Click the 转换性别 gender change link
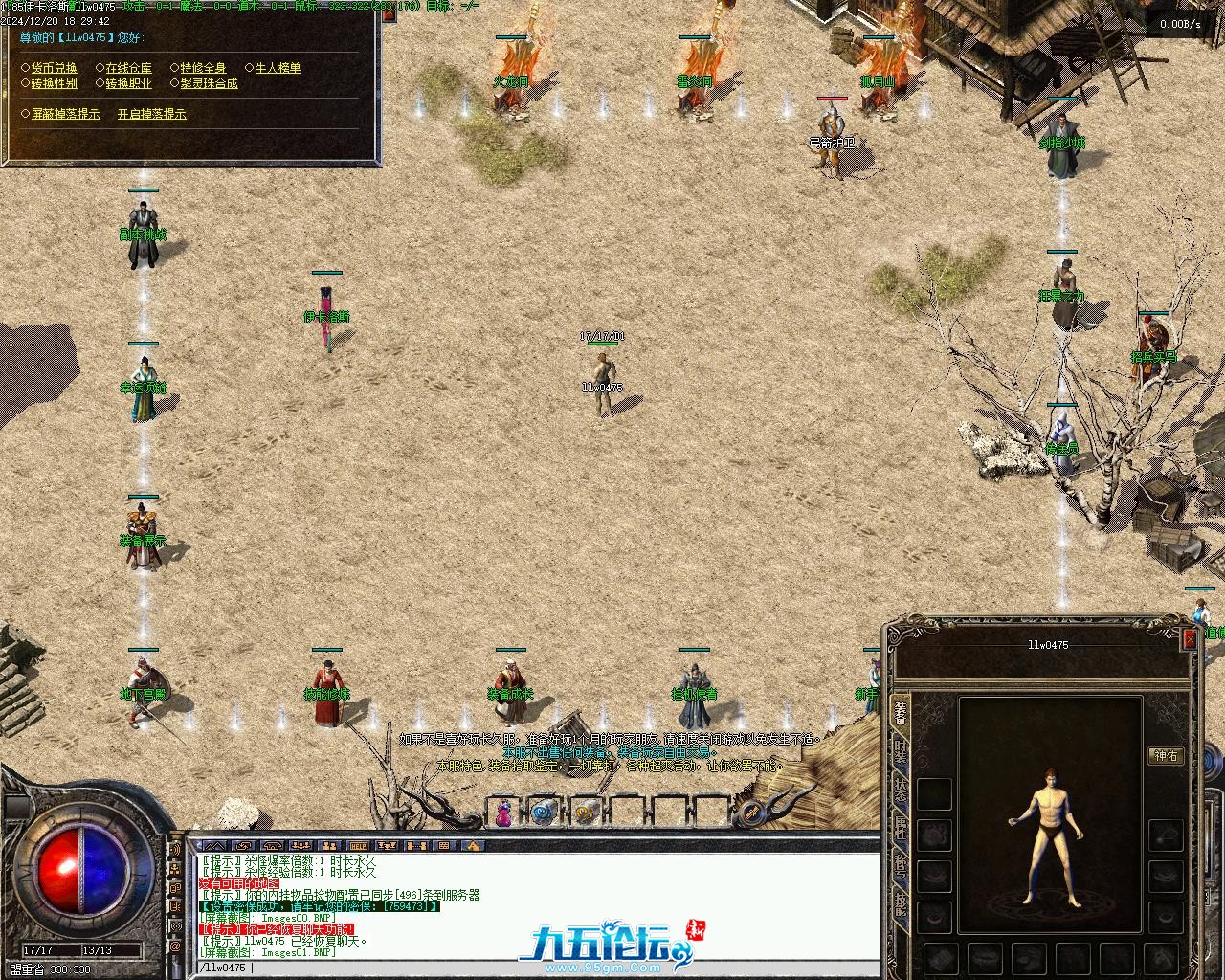This screenshot has width=1225, height=980. 54,83
